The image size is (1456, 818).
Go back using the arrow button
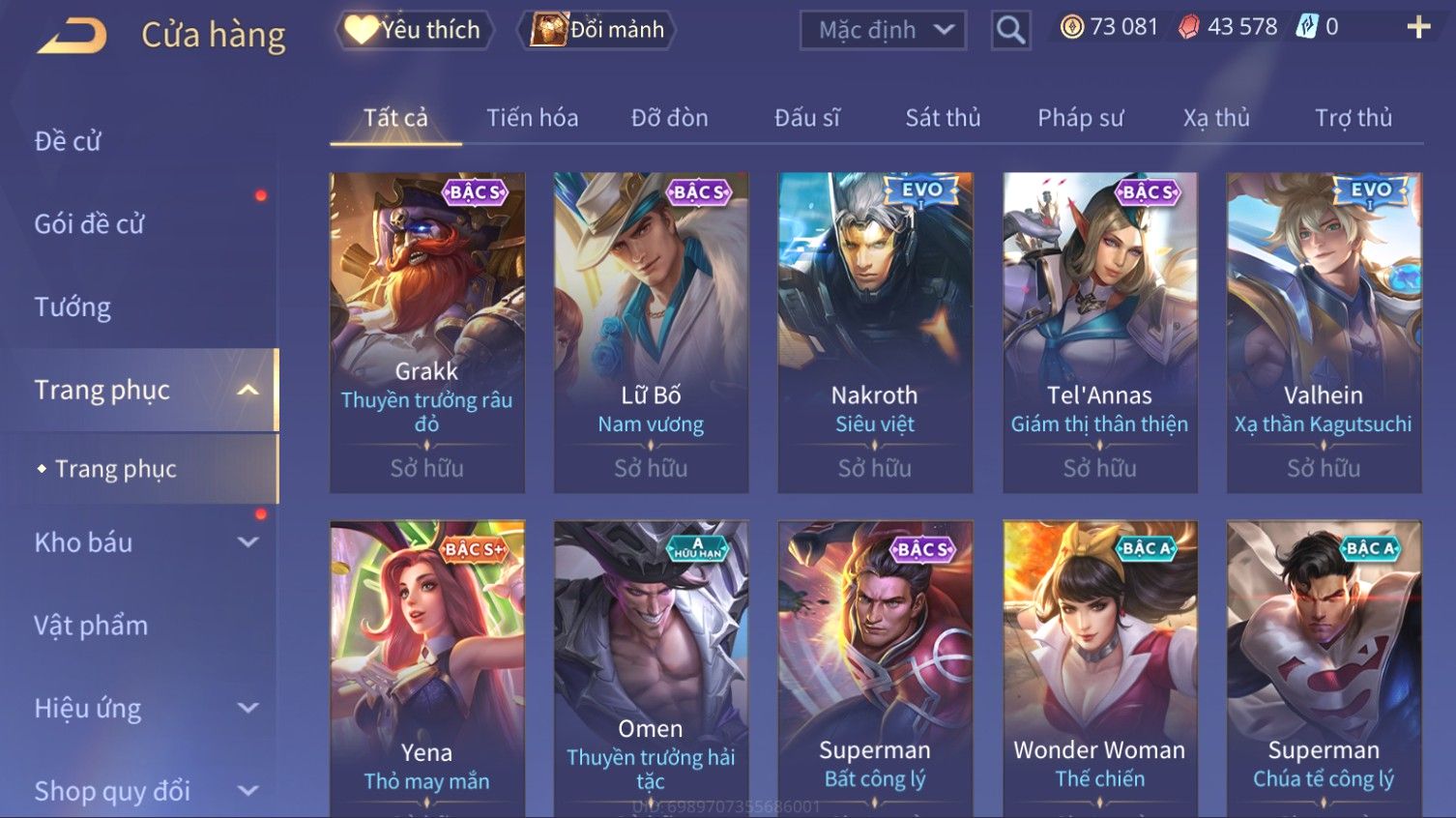pyautogui.click(x=73, y=37)
